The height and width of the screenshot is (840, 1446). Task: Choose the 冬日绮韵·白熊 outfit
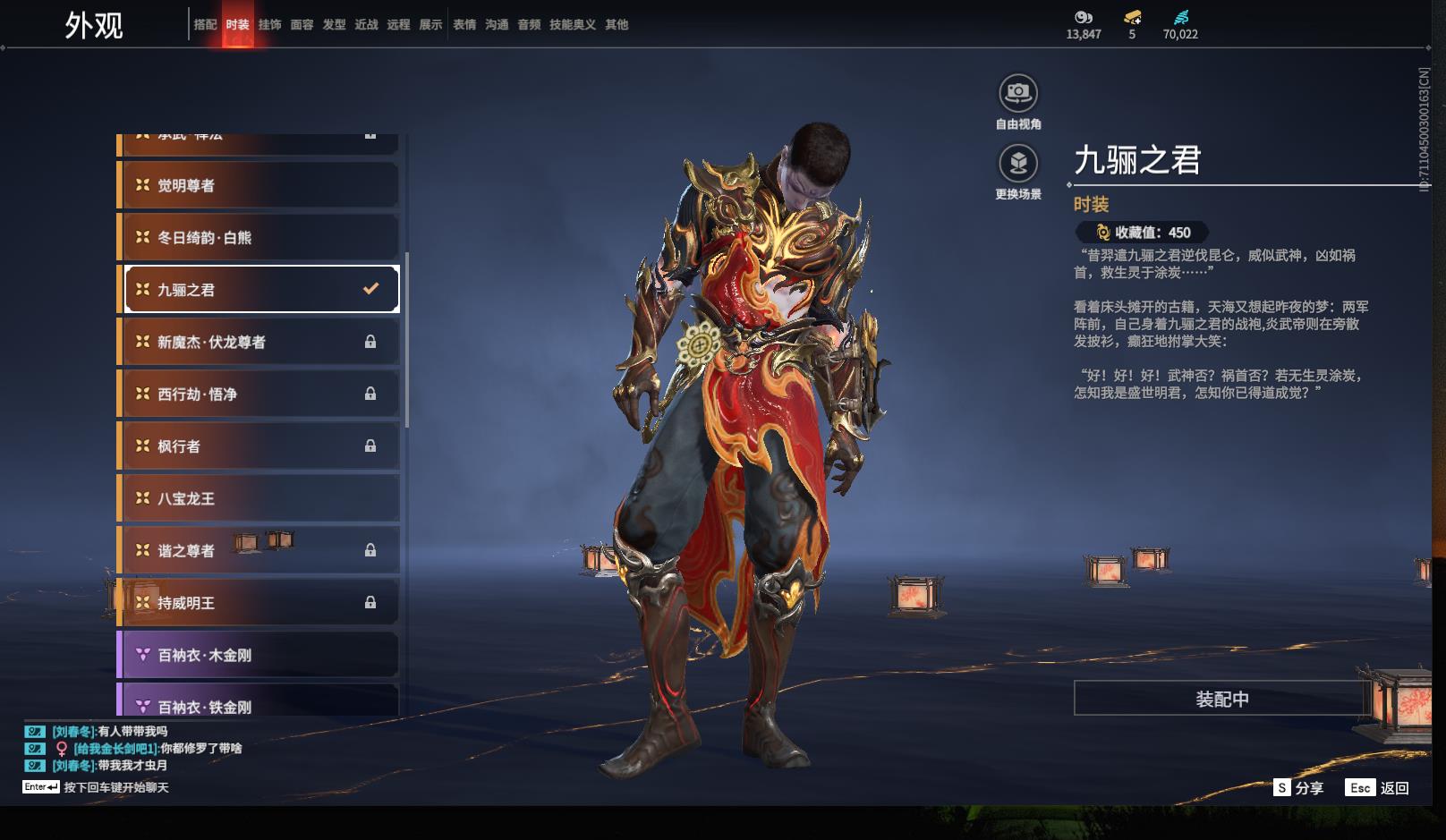point(259,237)
